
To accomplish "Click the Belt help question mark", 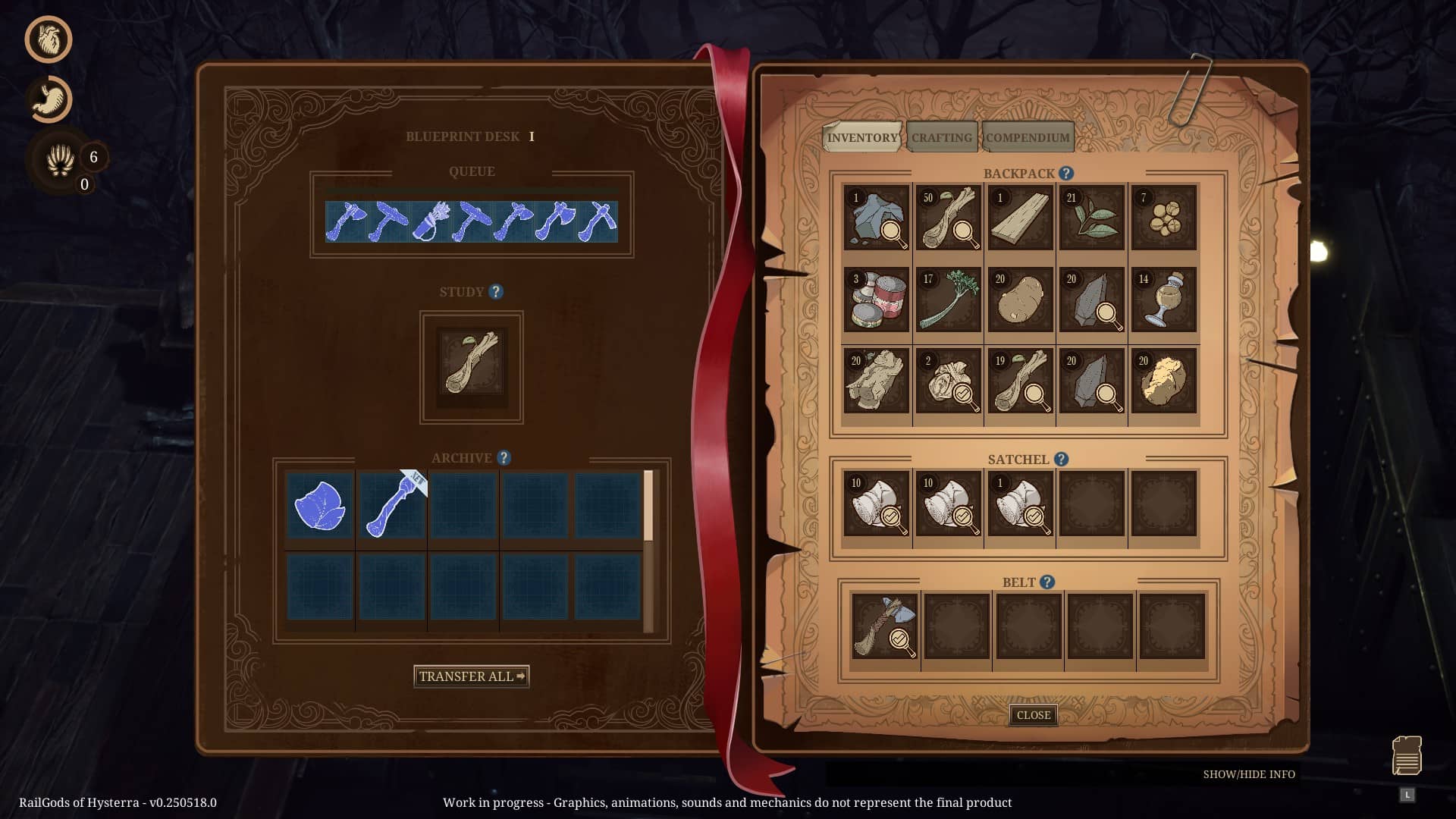I will [x=1047, y=582].
